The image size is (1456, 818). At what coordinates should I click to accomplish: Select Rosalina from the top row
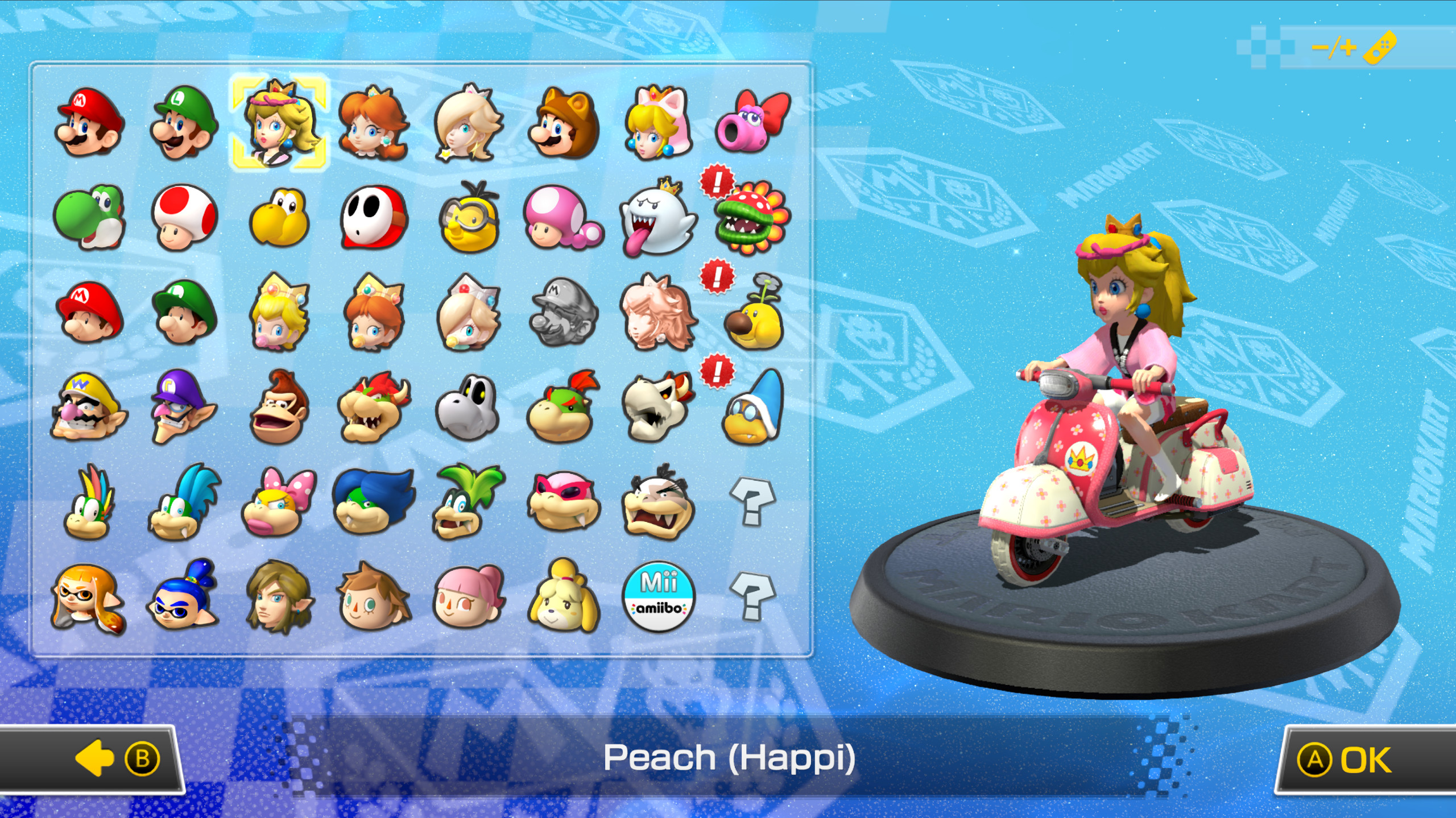[x=468, y=124]
